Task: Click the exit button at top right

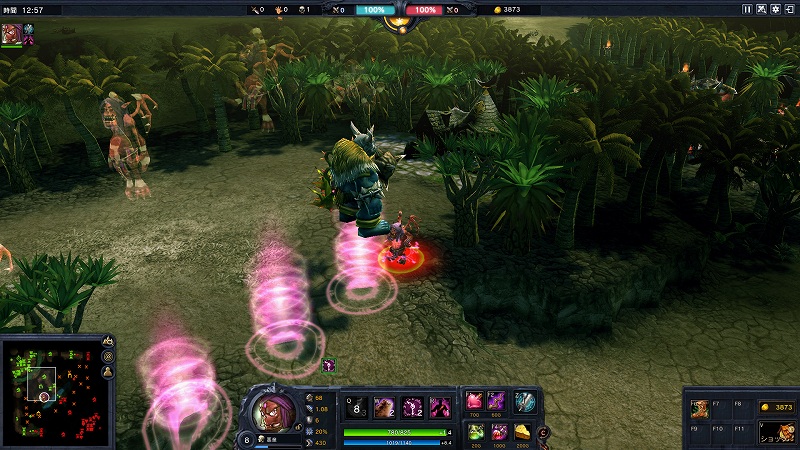Action: tap(789, 9)
